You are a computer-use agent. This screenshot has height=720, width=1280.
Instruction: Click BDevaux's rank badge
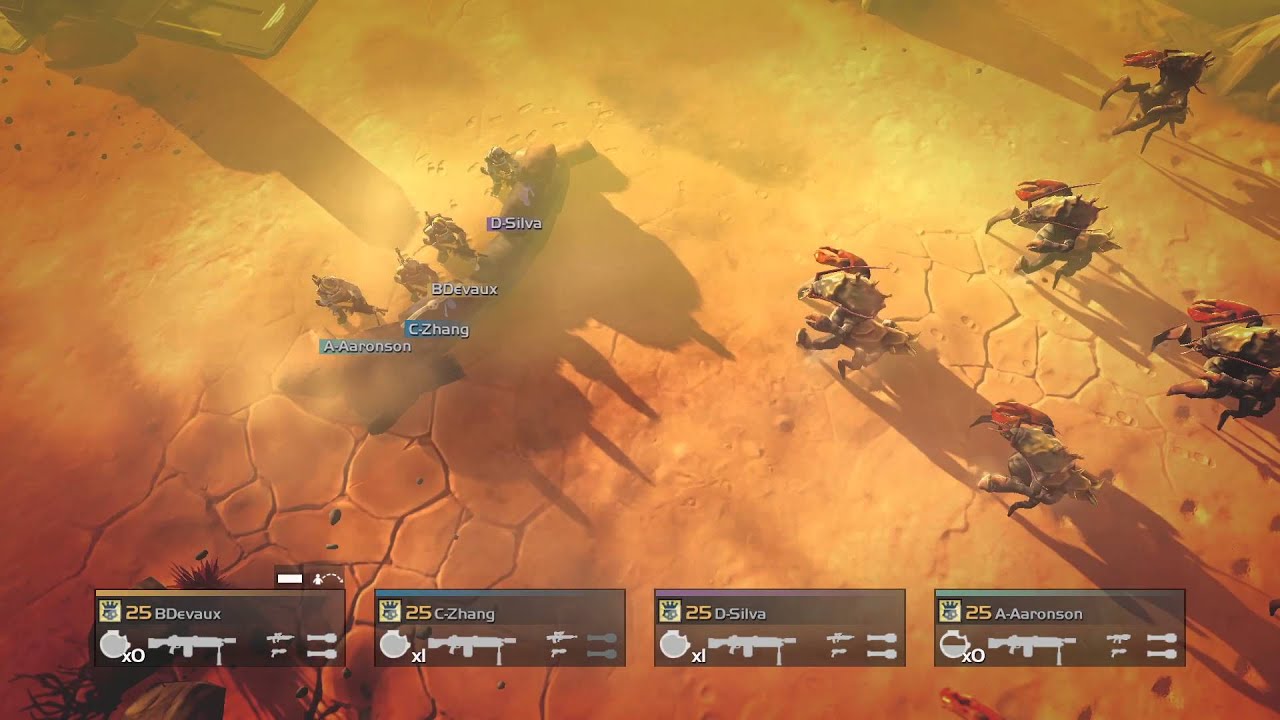coord(109,612)
